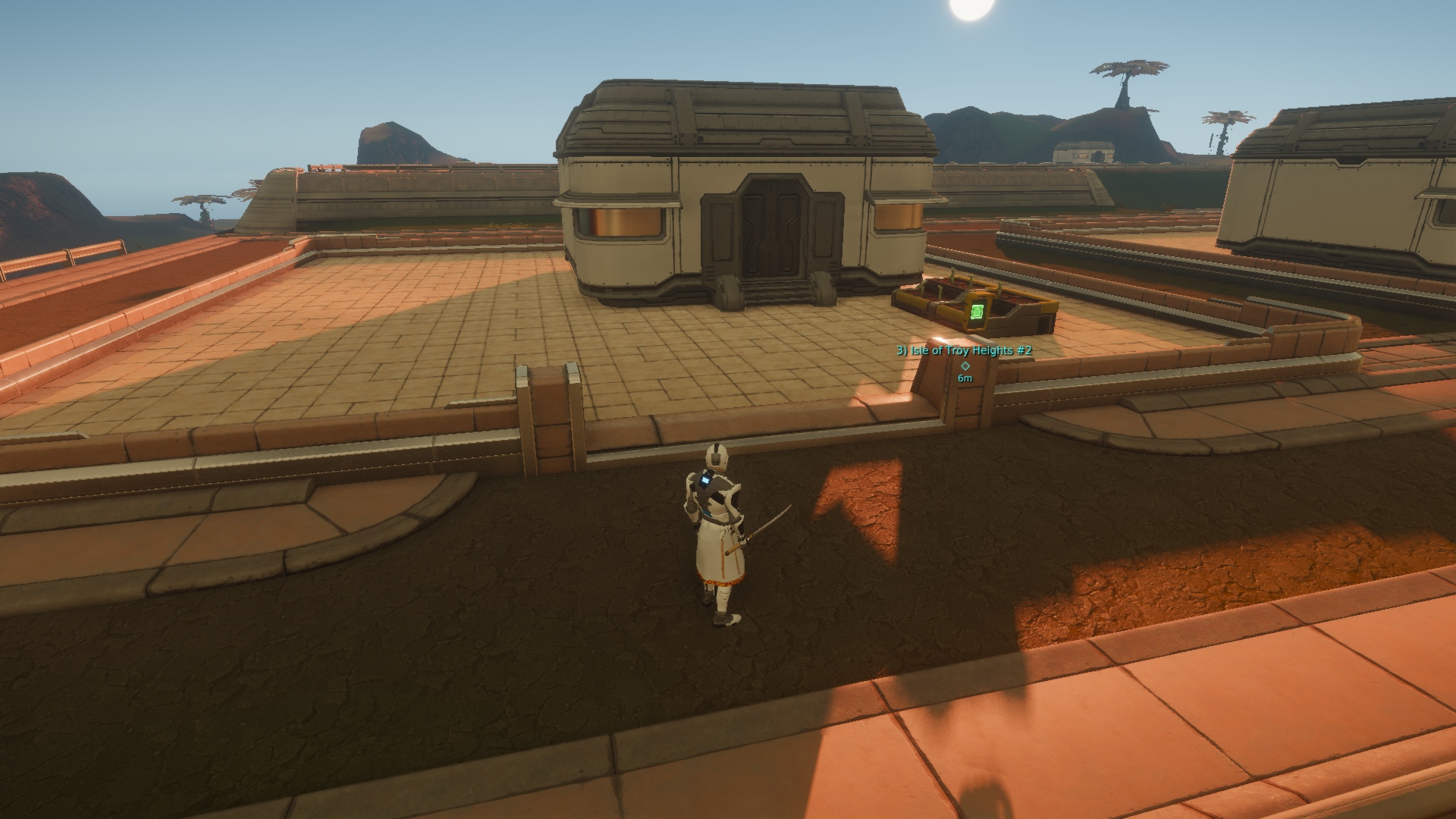Click the Isle of Troy Heights #2 waypoint marker

tap(965, 365)
